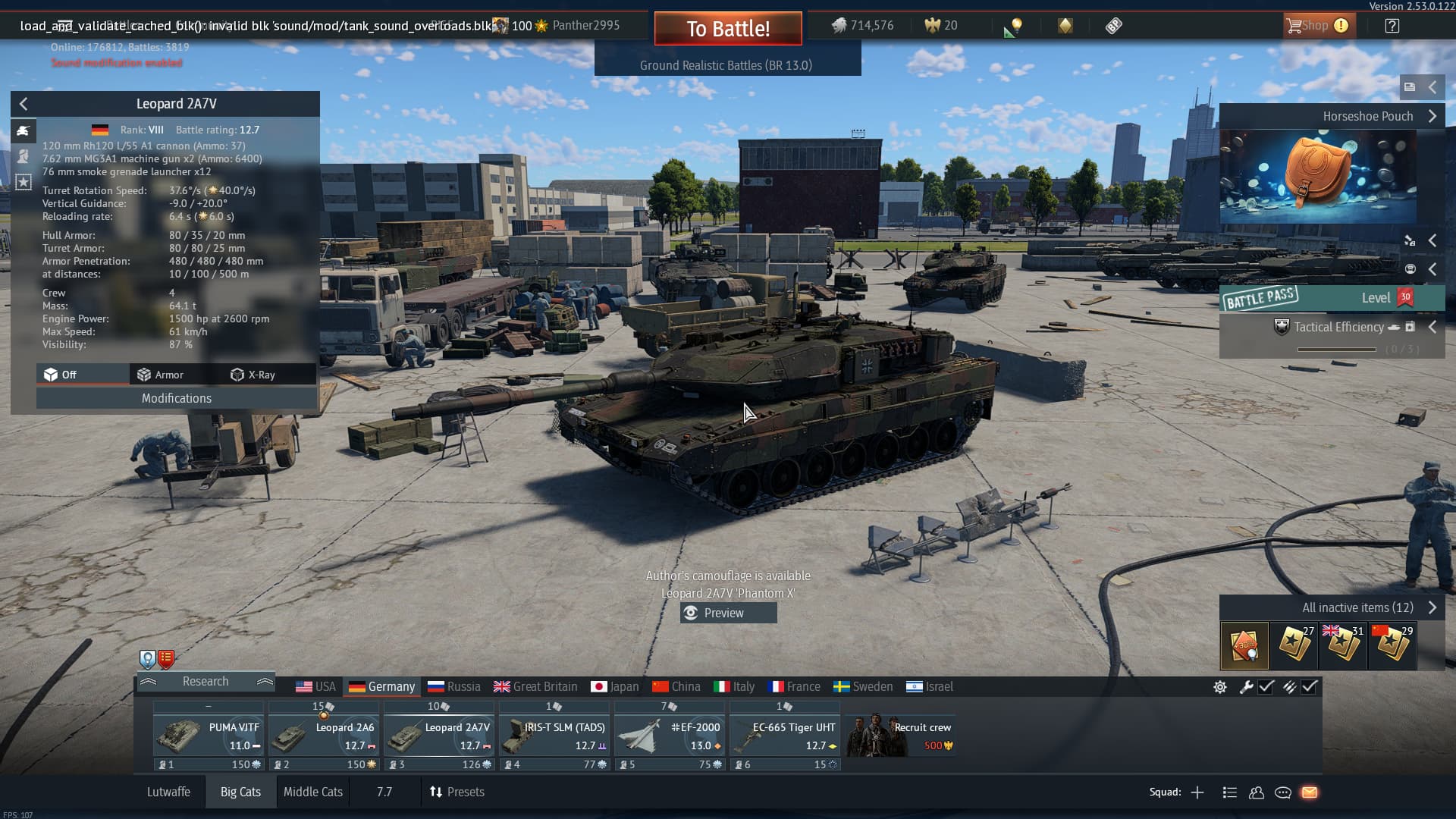The width and height of the screenshot is (1456, 819).
Task: Select the EC-665 Tiger UHT slot
Action: (785, 736)
